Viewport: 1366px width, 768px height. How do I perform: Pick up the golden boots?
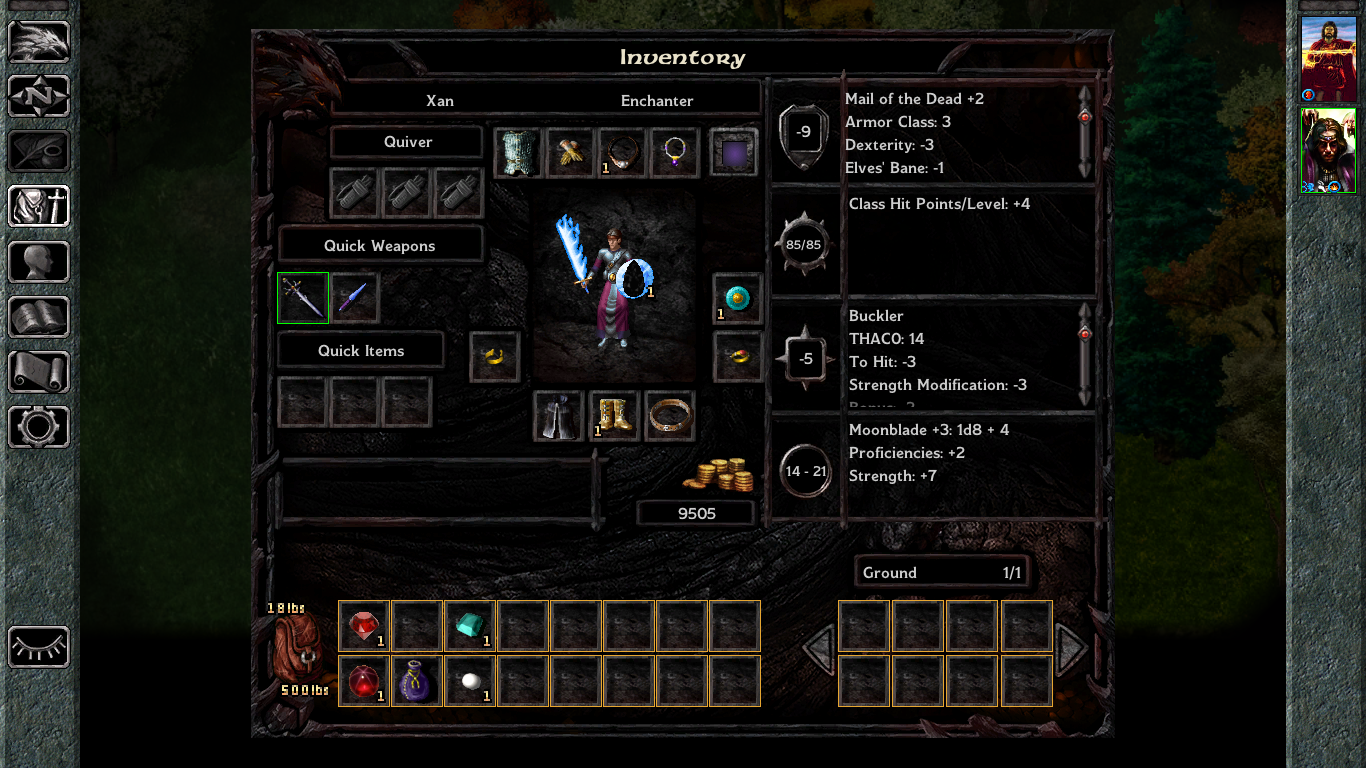click(x=614, y=416)
